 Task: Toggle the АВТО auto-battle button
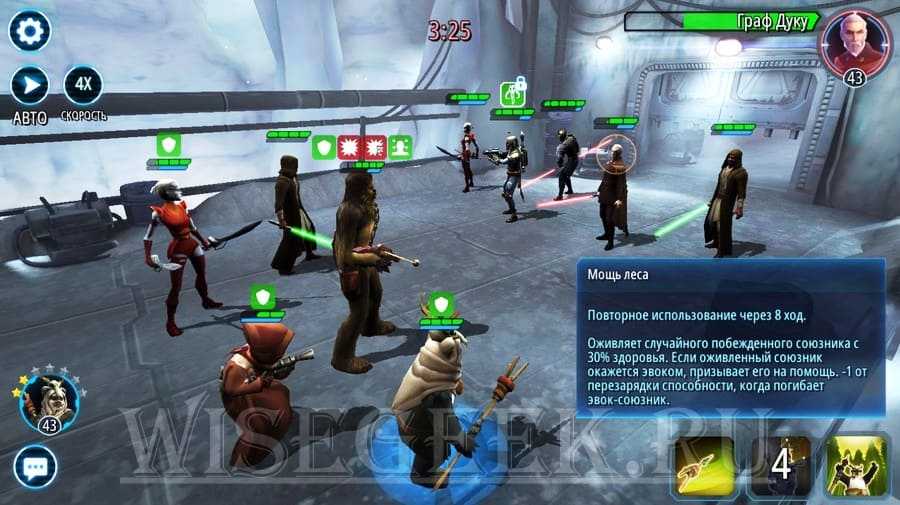tap(29, 86)
